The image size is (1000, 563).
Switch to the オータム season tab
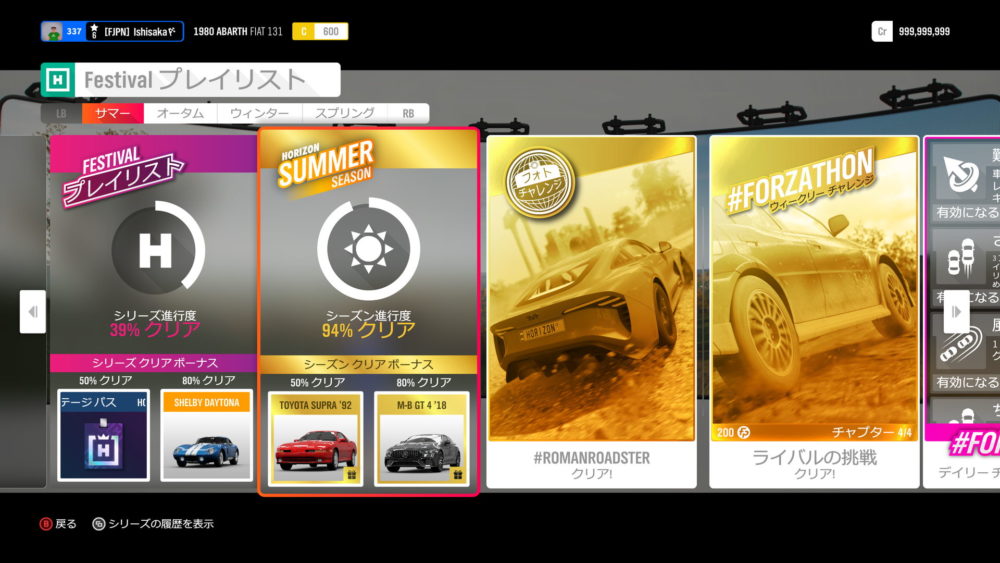[x=180, y=114]
